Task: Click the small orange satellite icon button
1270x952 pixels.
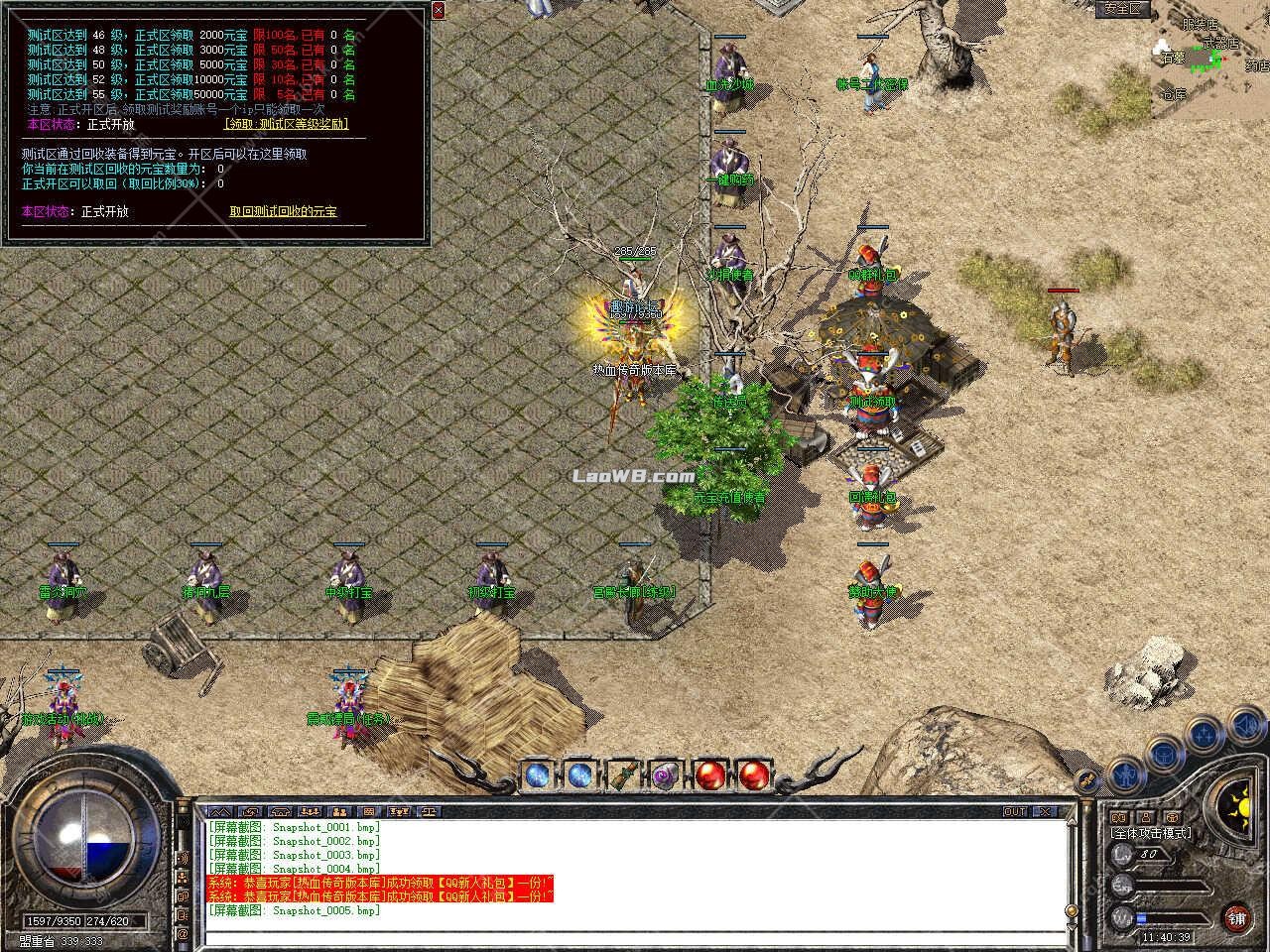Action: coord(1088,780)
